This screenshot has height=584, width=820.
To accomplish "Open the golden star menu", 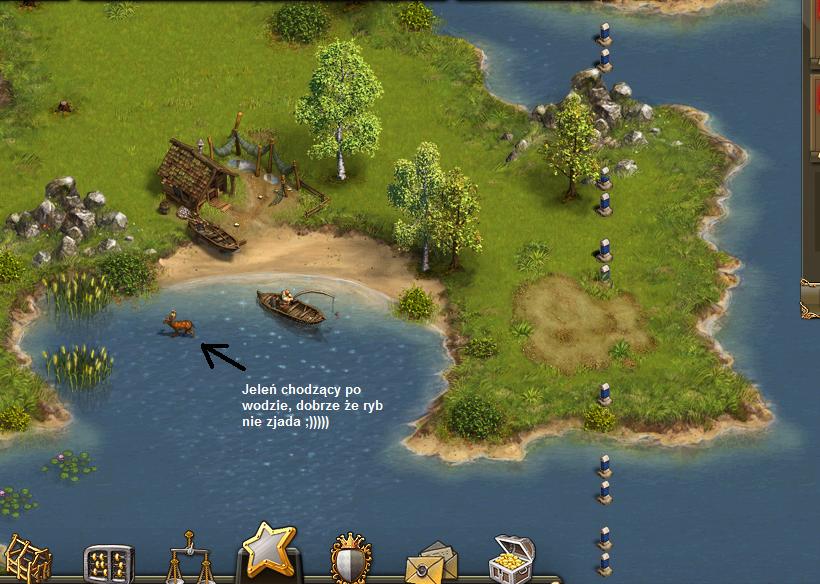I will coord(270,551).
